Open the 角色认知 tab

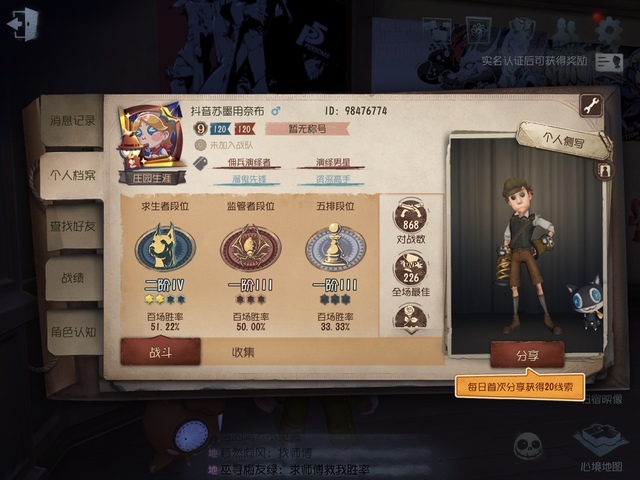point(73,332)
